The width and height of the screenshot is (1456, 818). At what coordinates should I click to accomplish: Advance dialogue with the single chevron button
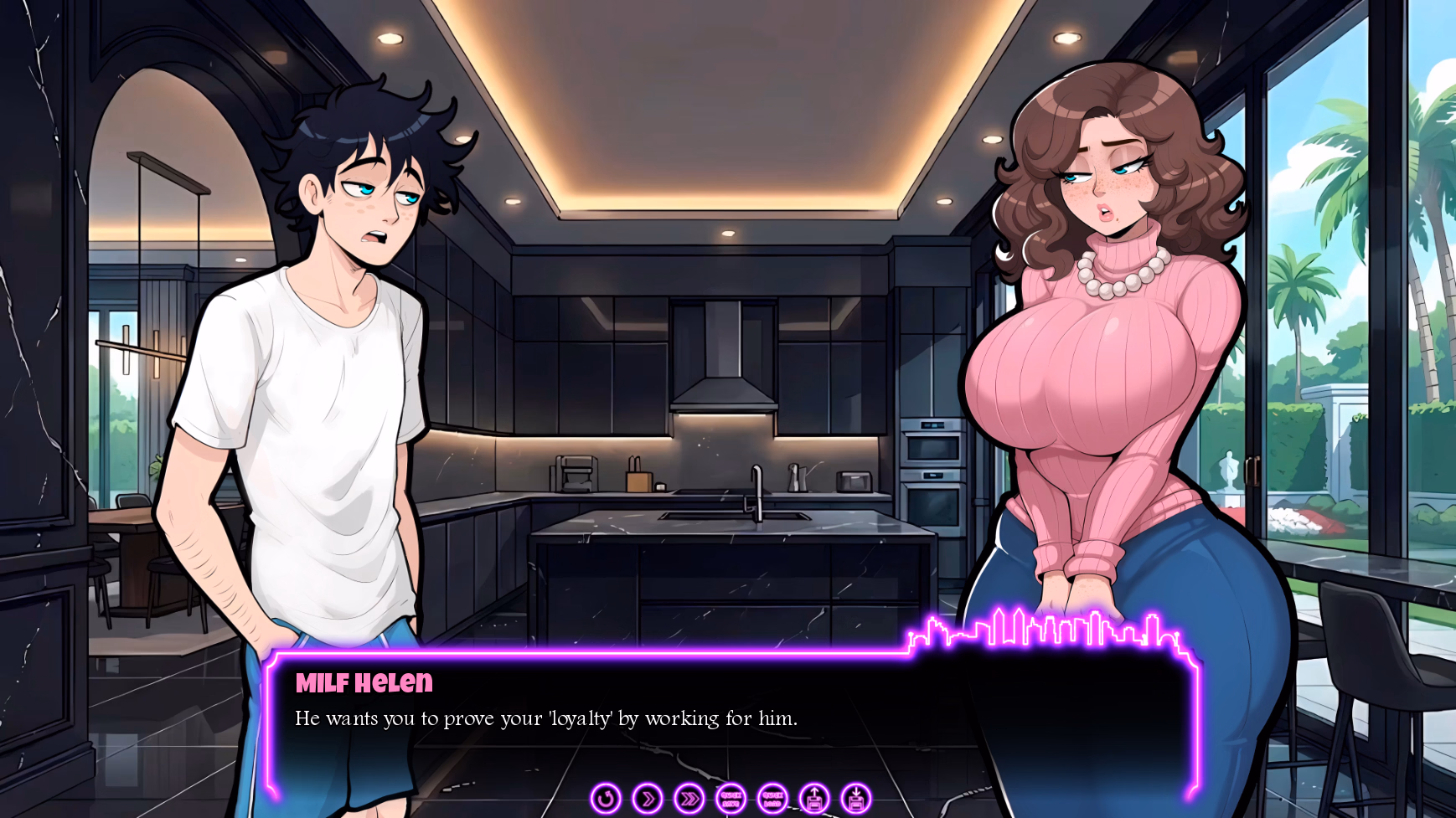(x=648, y=799)
